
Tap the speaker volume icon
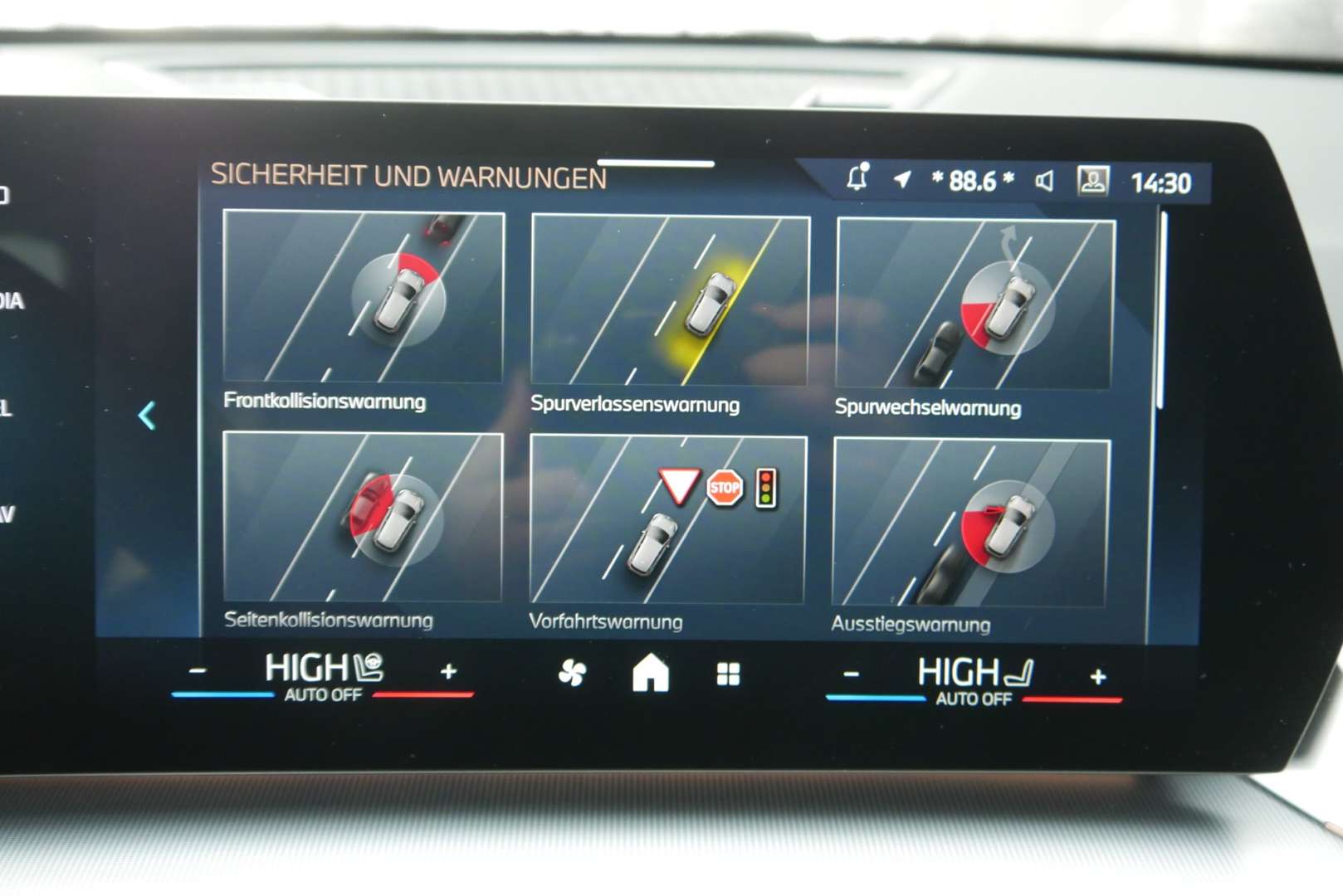click(1045, 179)
